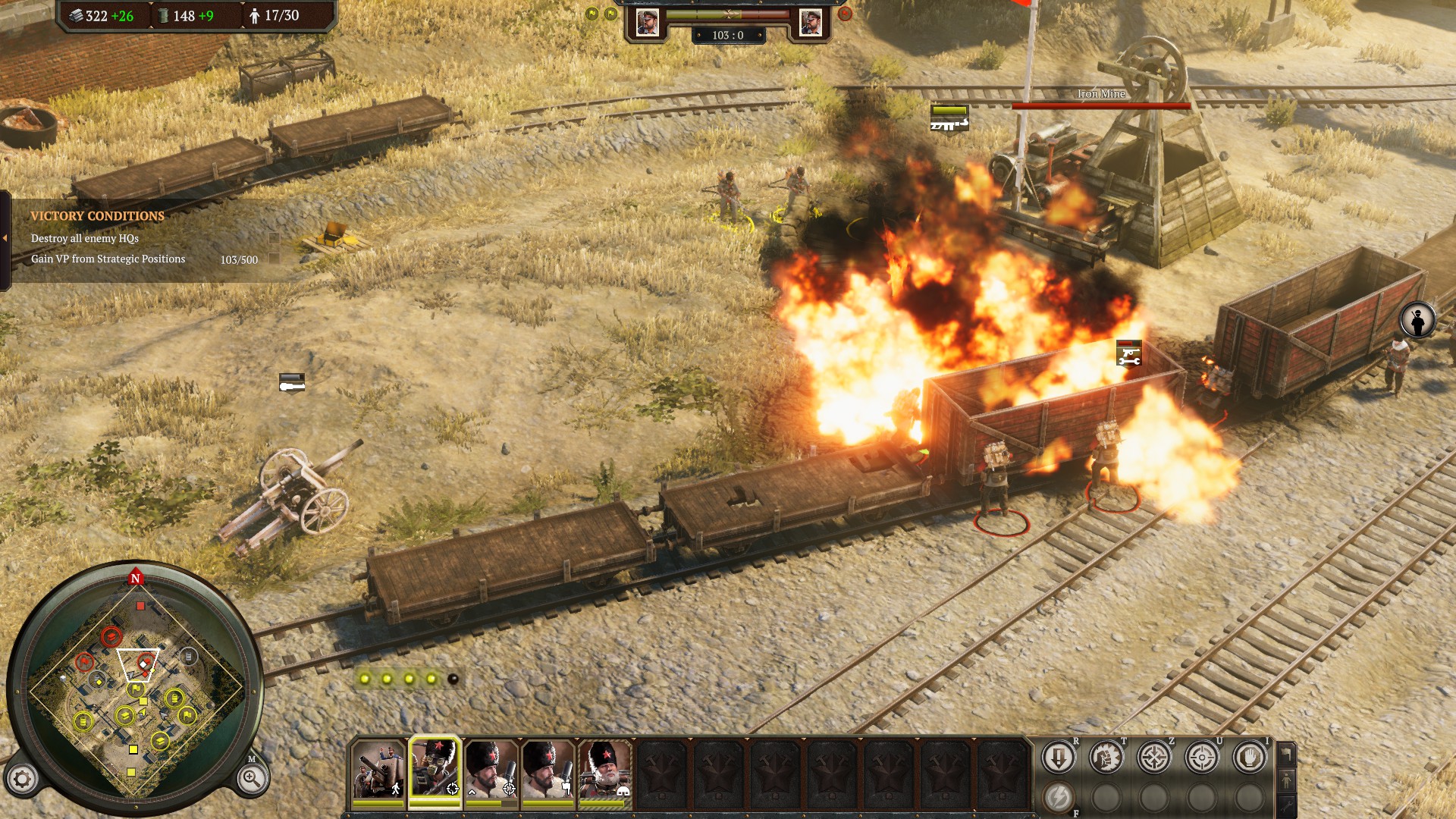Image resolution: width=1456 pixels, height=819 pixels.
Task: Click the red N compass marker
Action: [136, 578]
